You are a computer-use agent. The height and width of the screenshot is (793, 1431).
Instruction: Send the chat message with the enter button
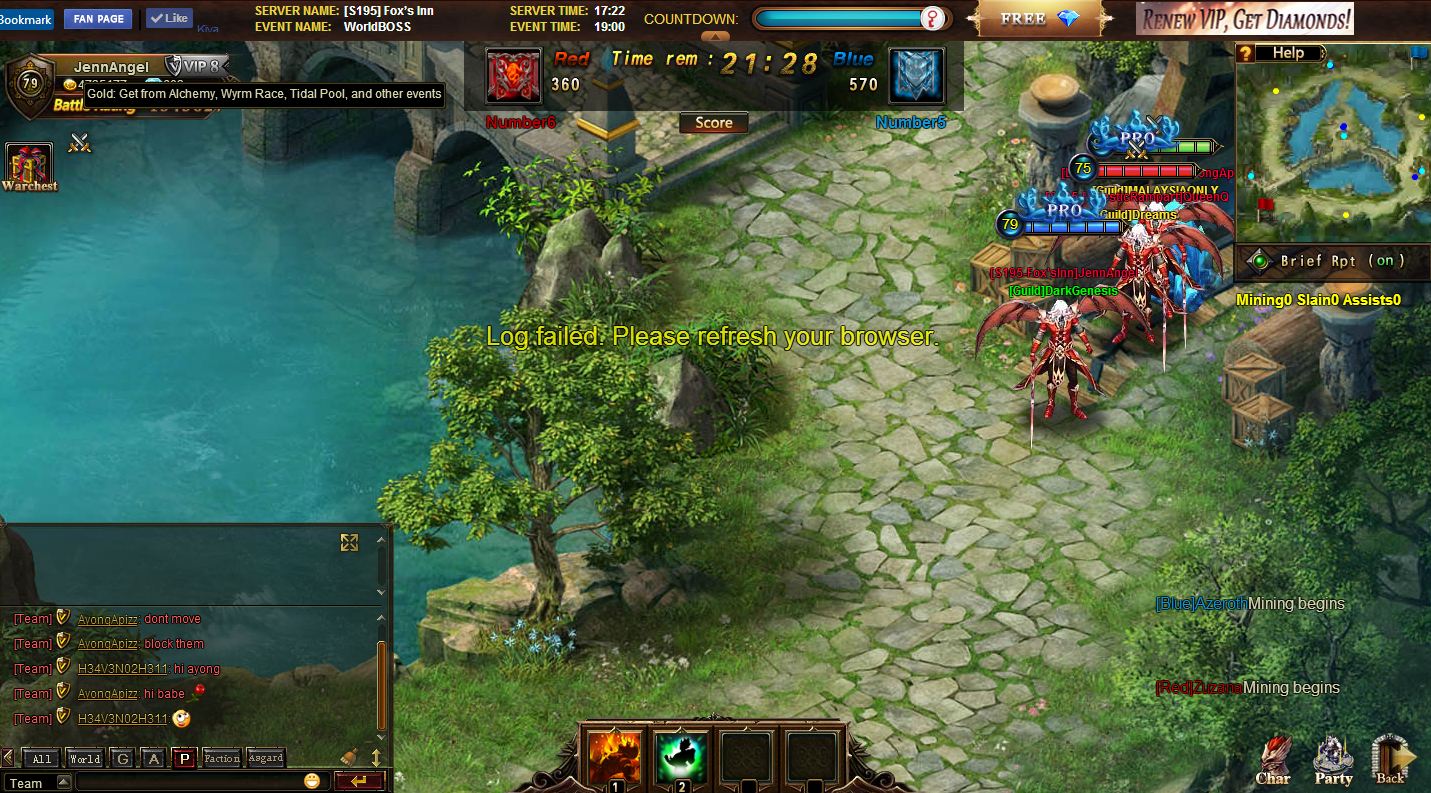(x=359, y=781)
